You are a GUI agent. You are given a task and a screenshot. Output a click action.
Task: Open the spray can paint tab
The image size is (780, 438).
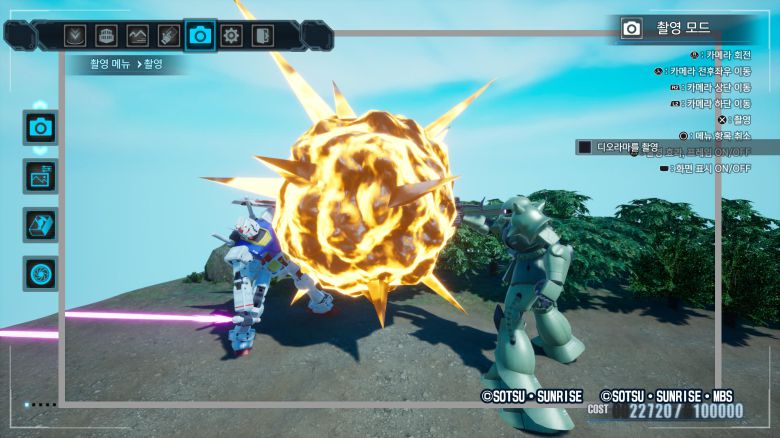[x=169, y=36]
